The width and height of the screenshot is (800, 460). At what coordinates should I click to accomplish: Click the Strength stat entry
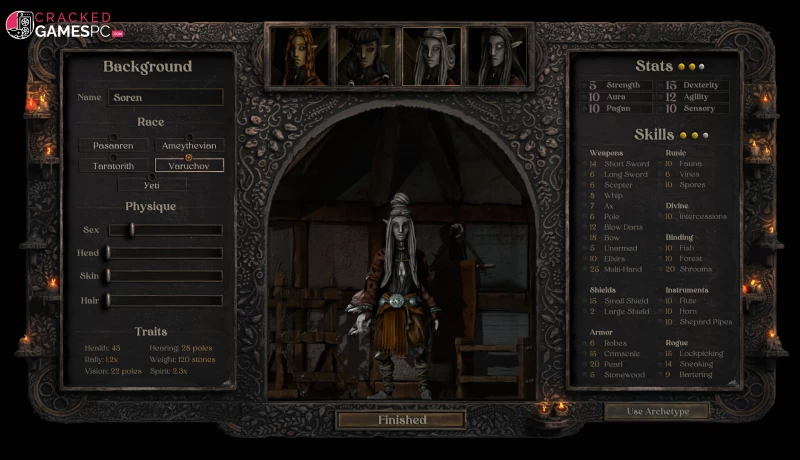[615, 86]
